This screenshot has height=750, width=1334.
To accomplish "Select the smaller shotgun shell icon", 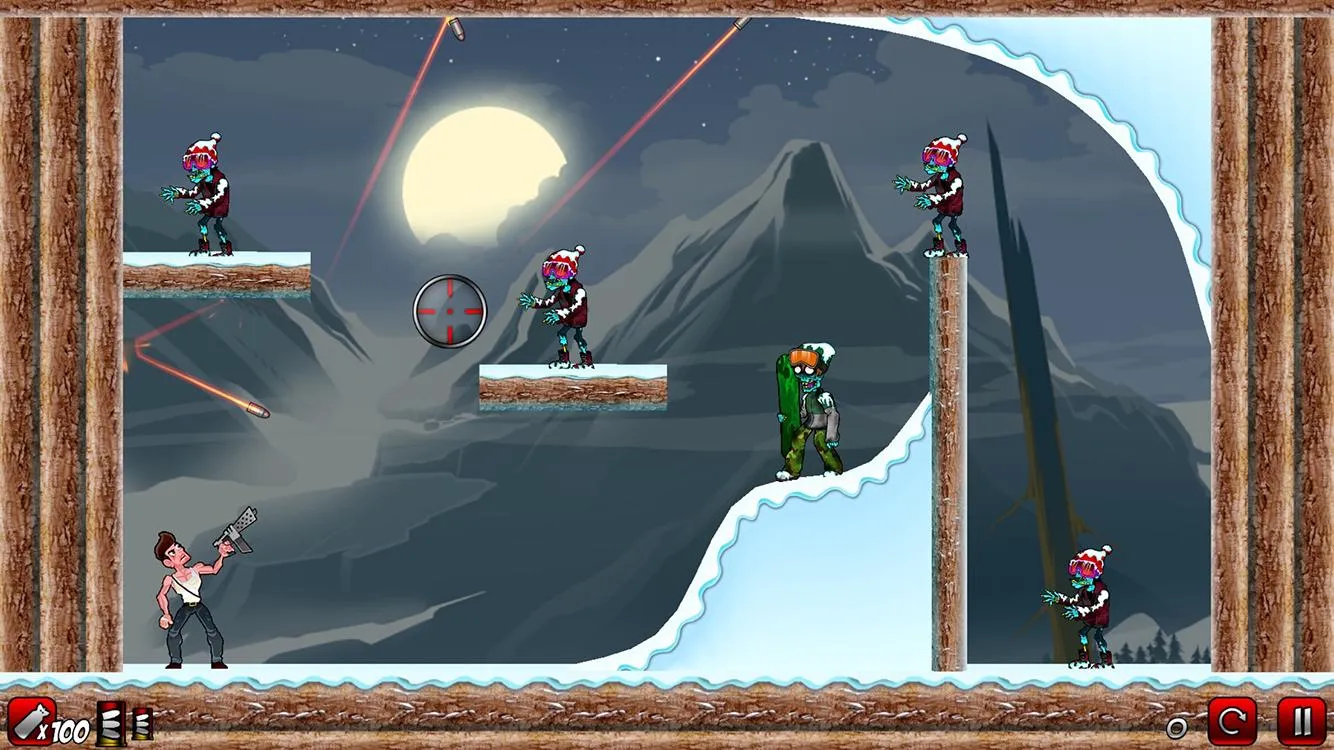I will pos(141,723).
